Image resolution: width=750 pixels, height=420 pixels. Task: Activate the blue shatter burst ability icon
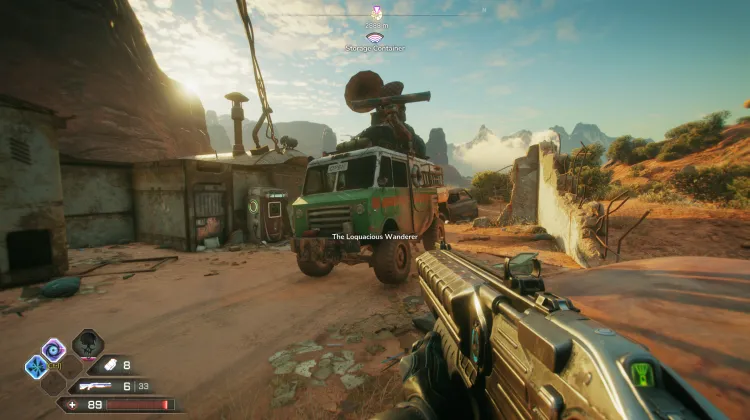[x=36, y=367]
